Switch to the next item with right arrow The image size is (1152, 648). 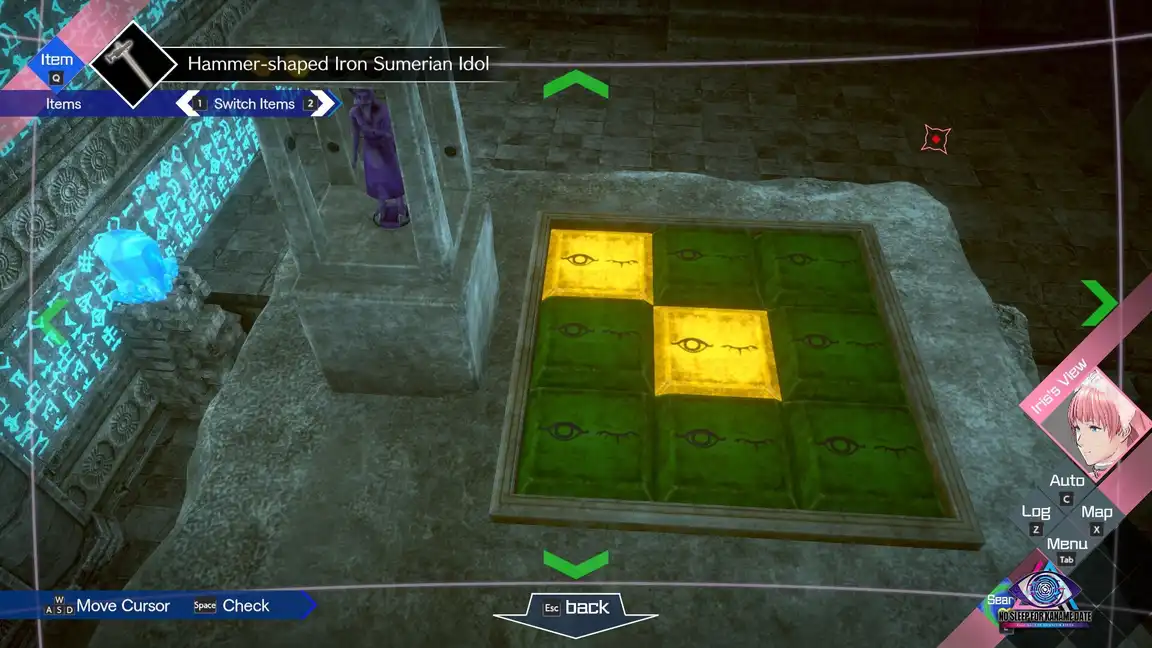tap(323, 103)
